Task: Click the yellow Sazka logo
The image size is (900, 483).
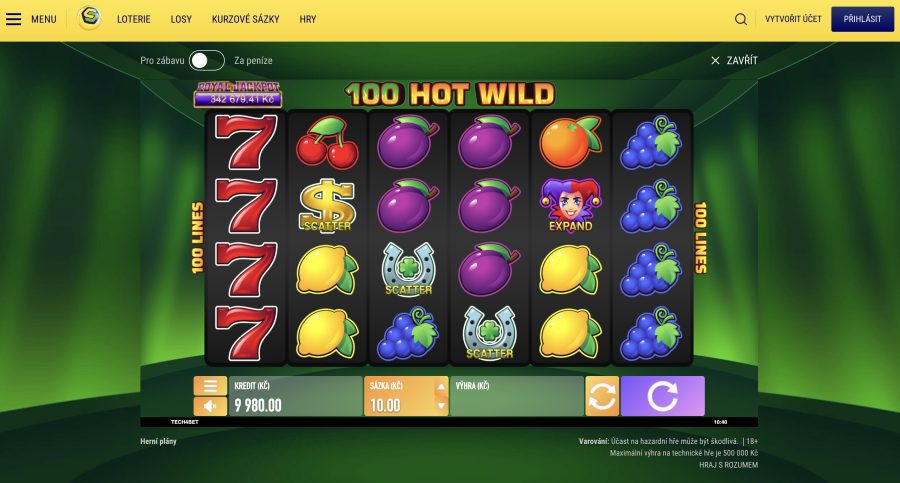Action: point(90,18)
